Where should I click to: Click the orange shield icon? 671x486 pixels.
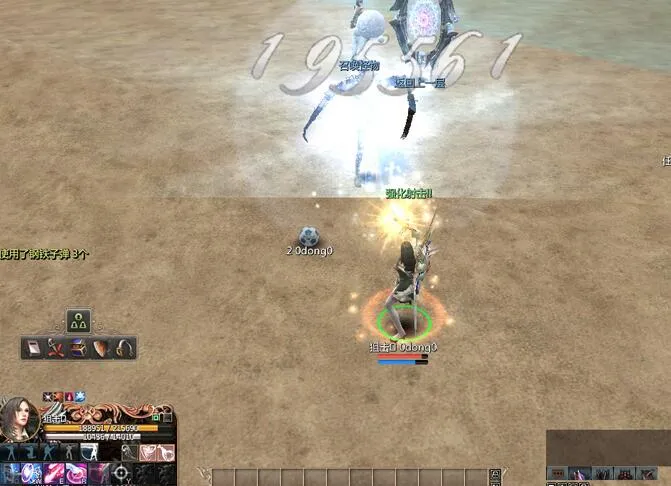[x=101, y=348]
